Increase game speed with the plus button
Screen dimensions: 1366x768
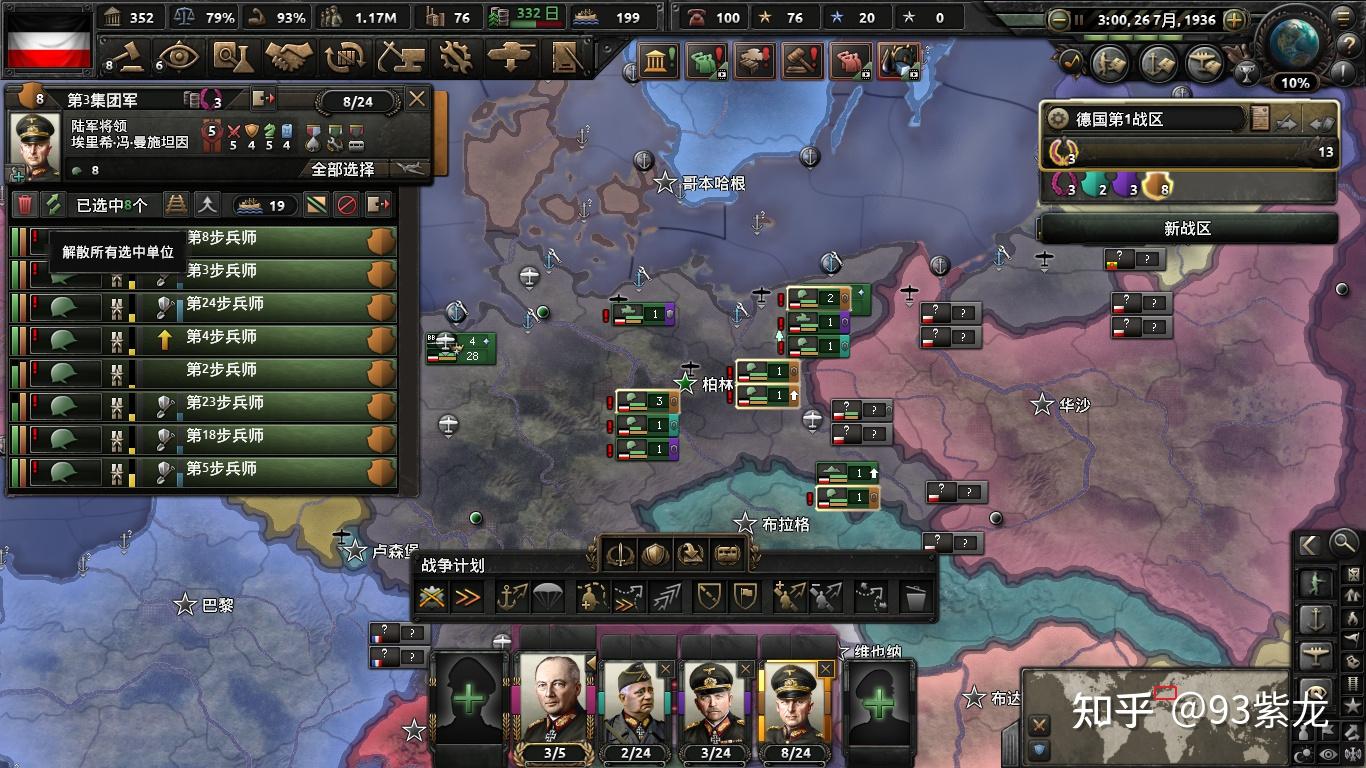pos(1234,19)
